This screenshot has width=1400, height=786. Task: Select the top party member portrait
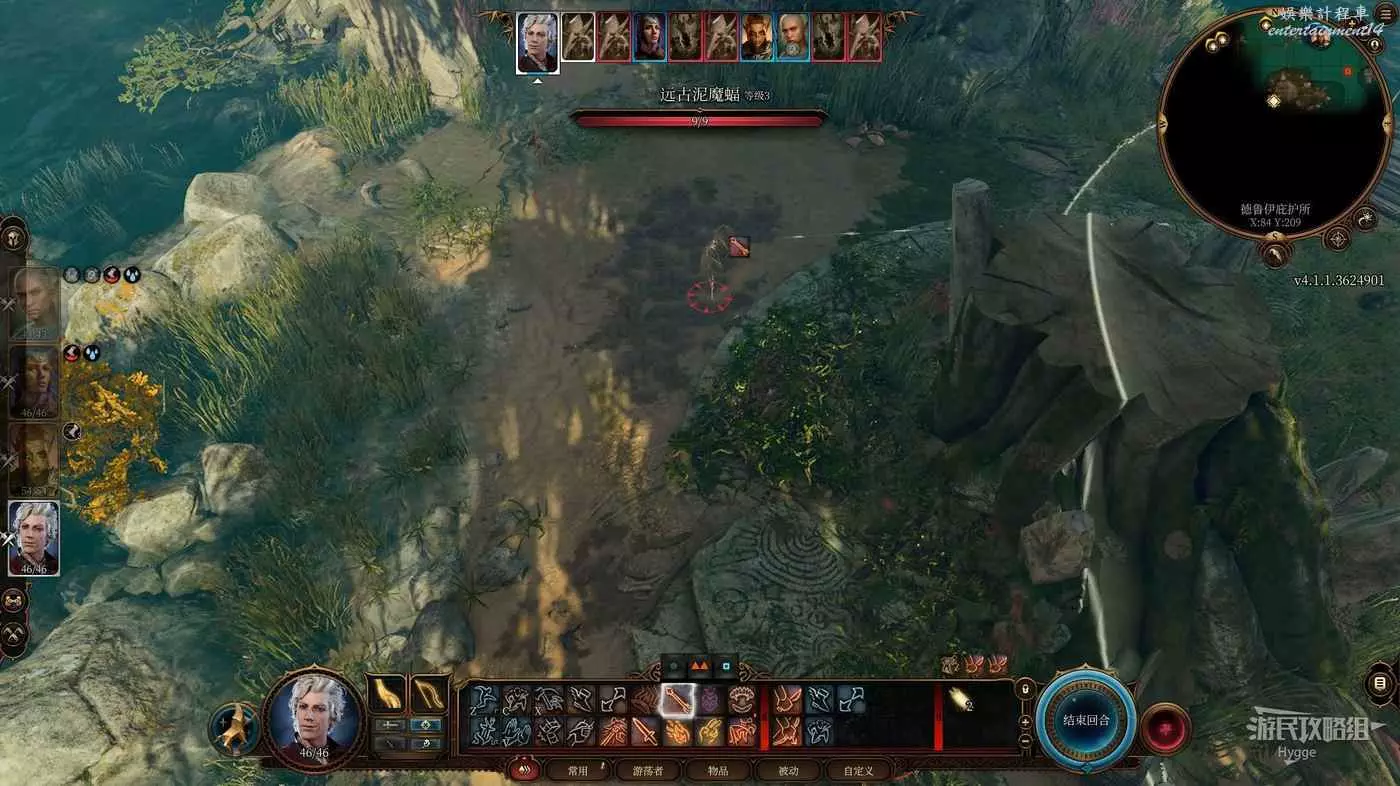click(36, 303)
